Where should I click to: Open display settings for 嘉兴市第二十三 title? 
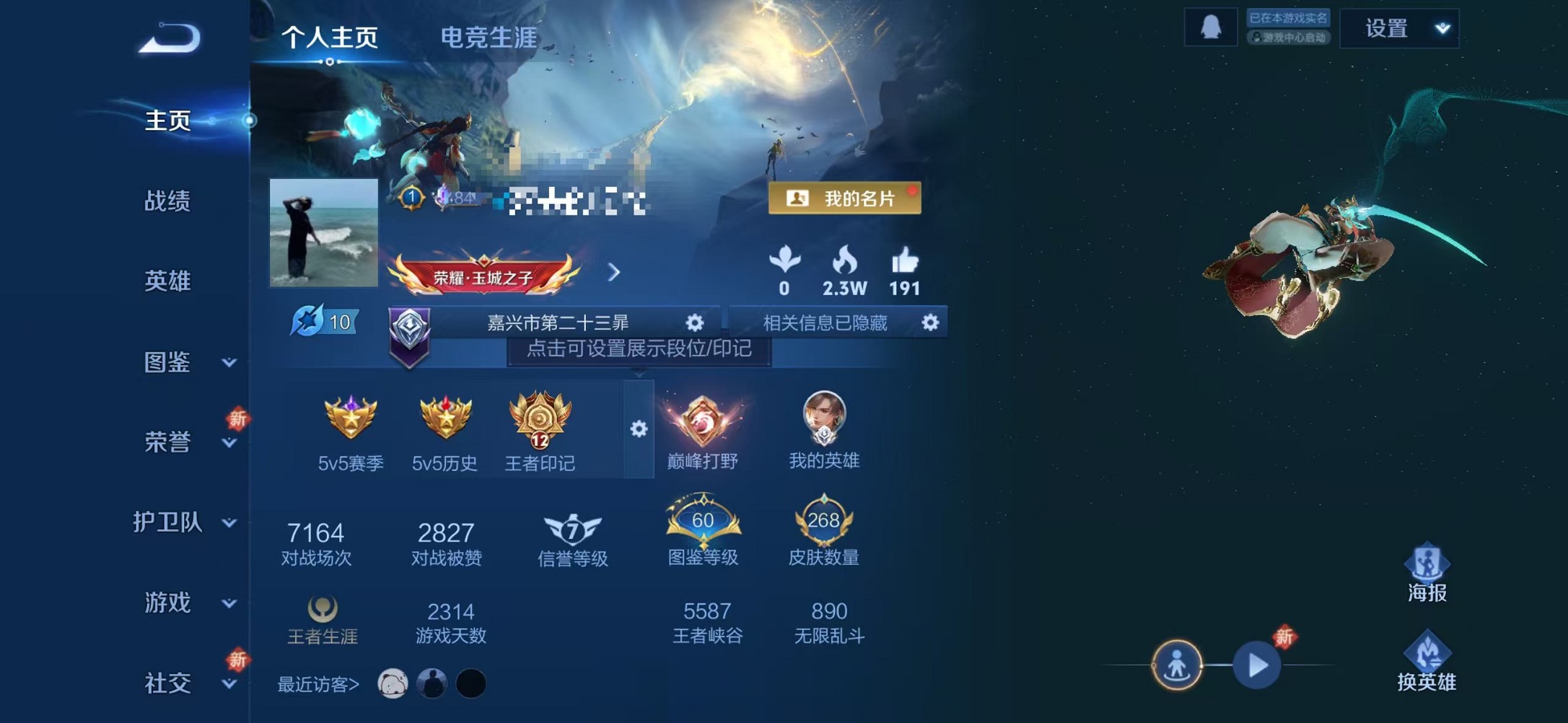pyautogui.click(x=693, y=323)
